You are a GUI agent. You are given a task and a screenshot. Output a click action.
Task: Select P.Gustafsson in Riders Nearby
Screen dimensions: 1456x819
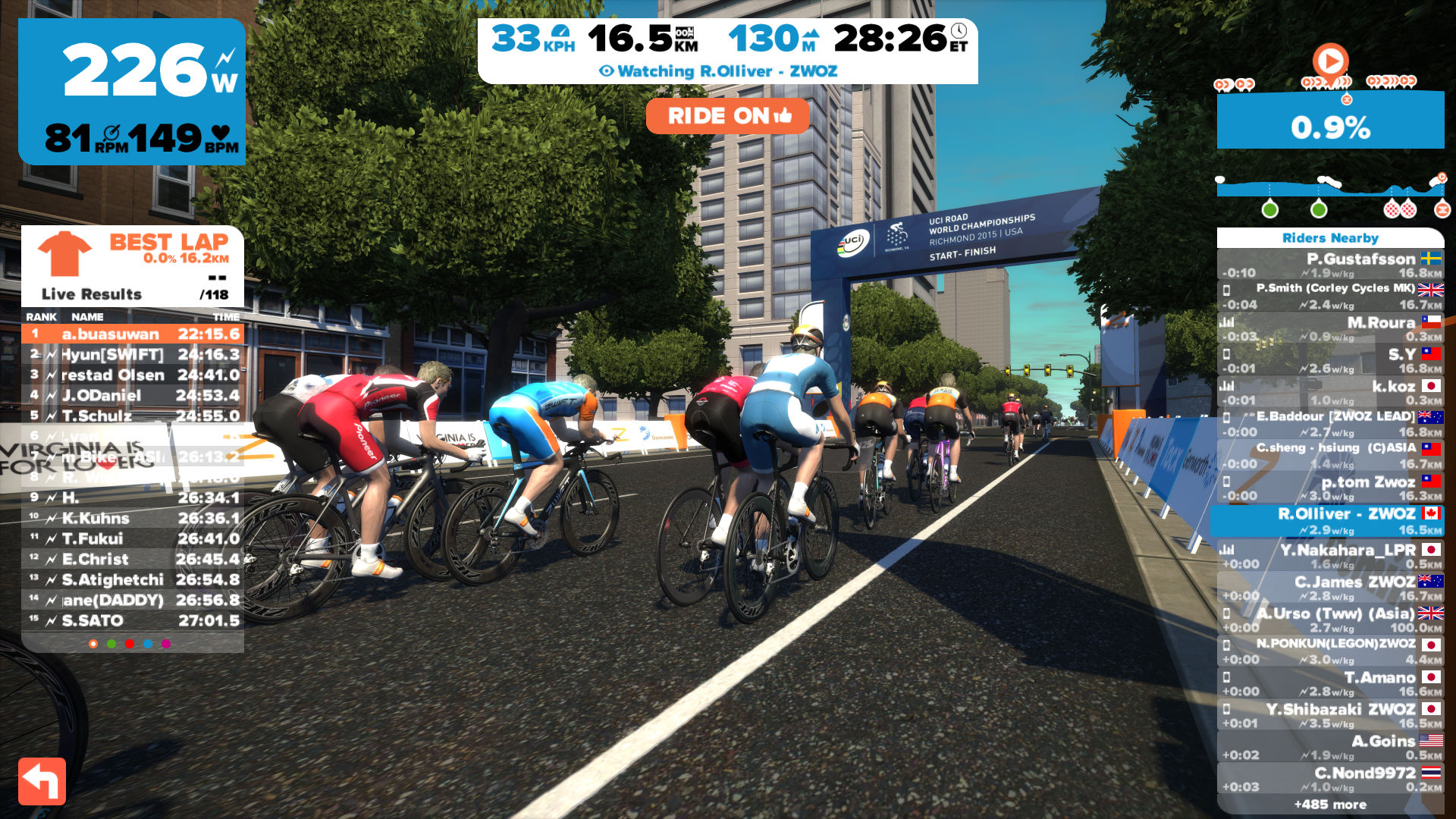[x=1330, y=265]
